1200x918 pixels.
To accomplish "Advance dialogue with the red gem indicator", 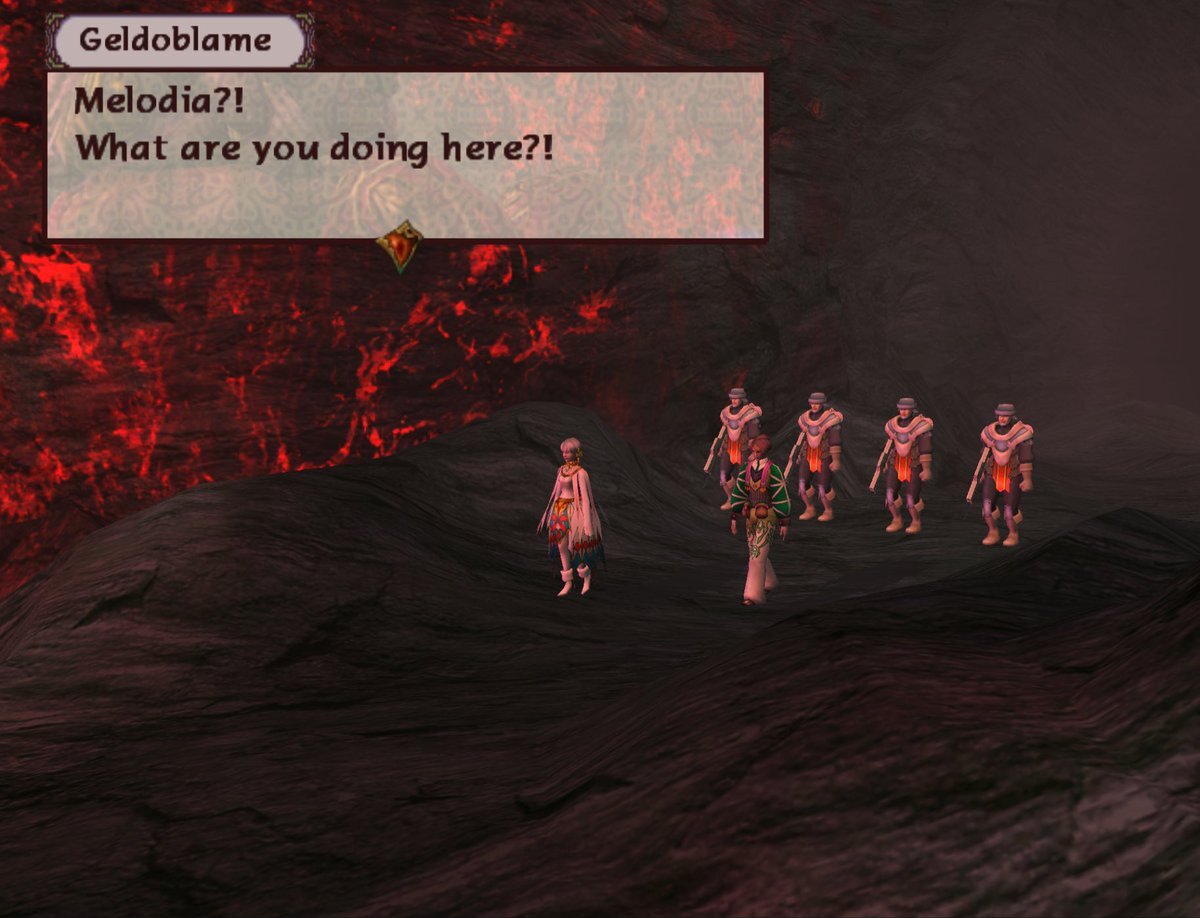I will [x=399, y=246].
